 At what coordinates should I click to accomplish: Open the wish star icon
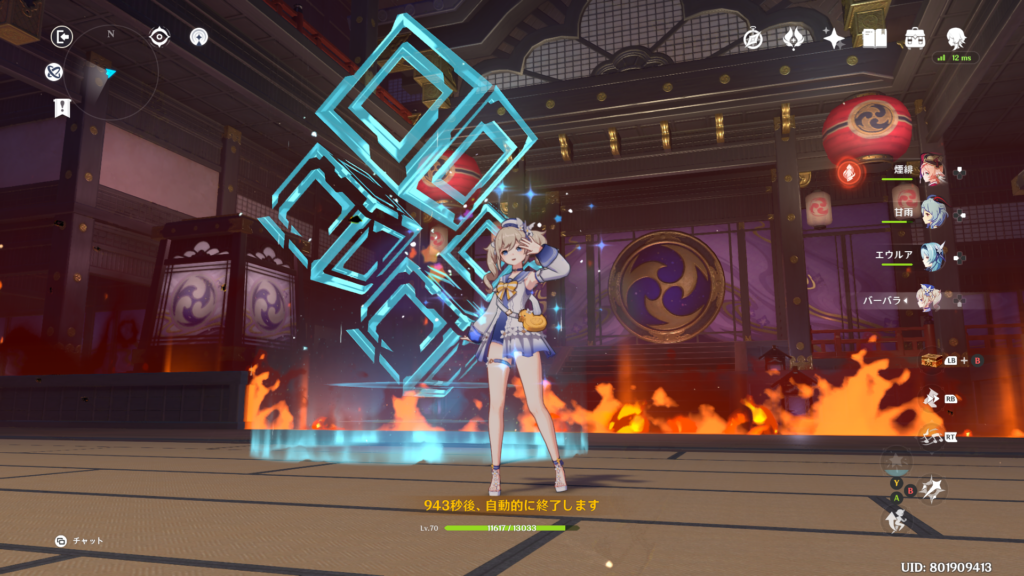point(834,38)
